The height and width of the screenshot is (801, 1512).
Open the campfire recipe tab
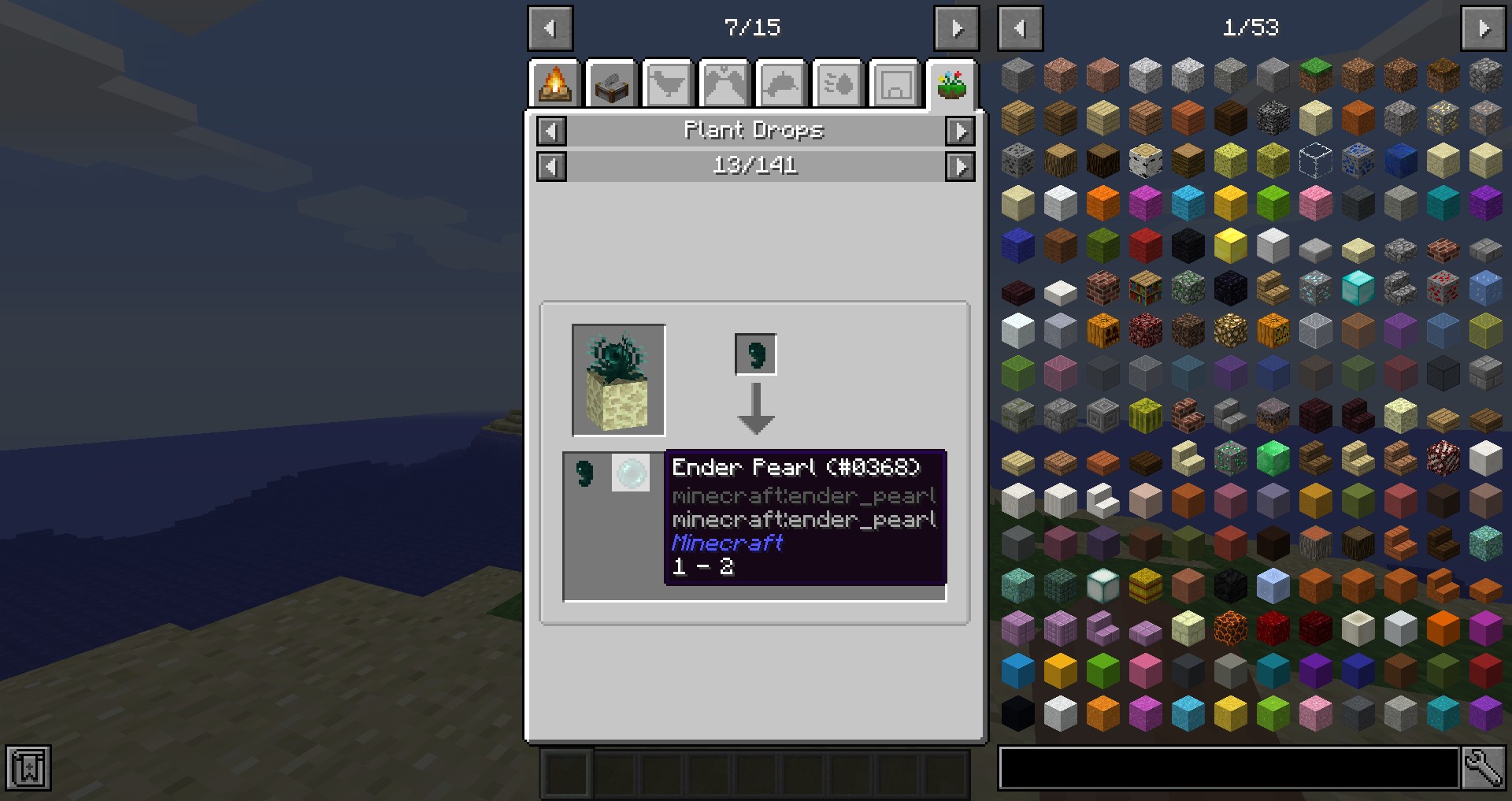click(555, 83)
